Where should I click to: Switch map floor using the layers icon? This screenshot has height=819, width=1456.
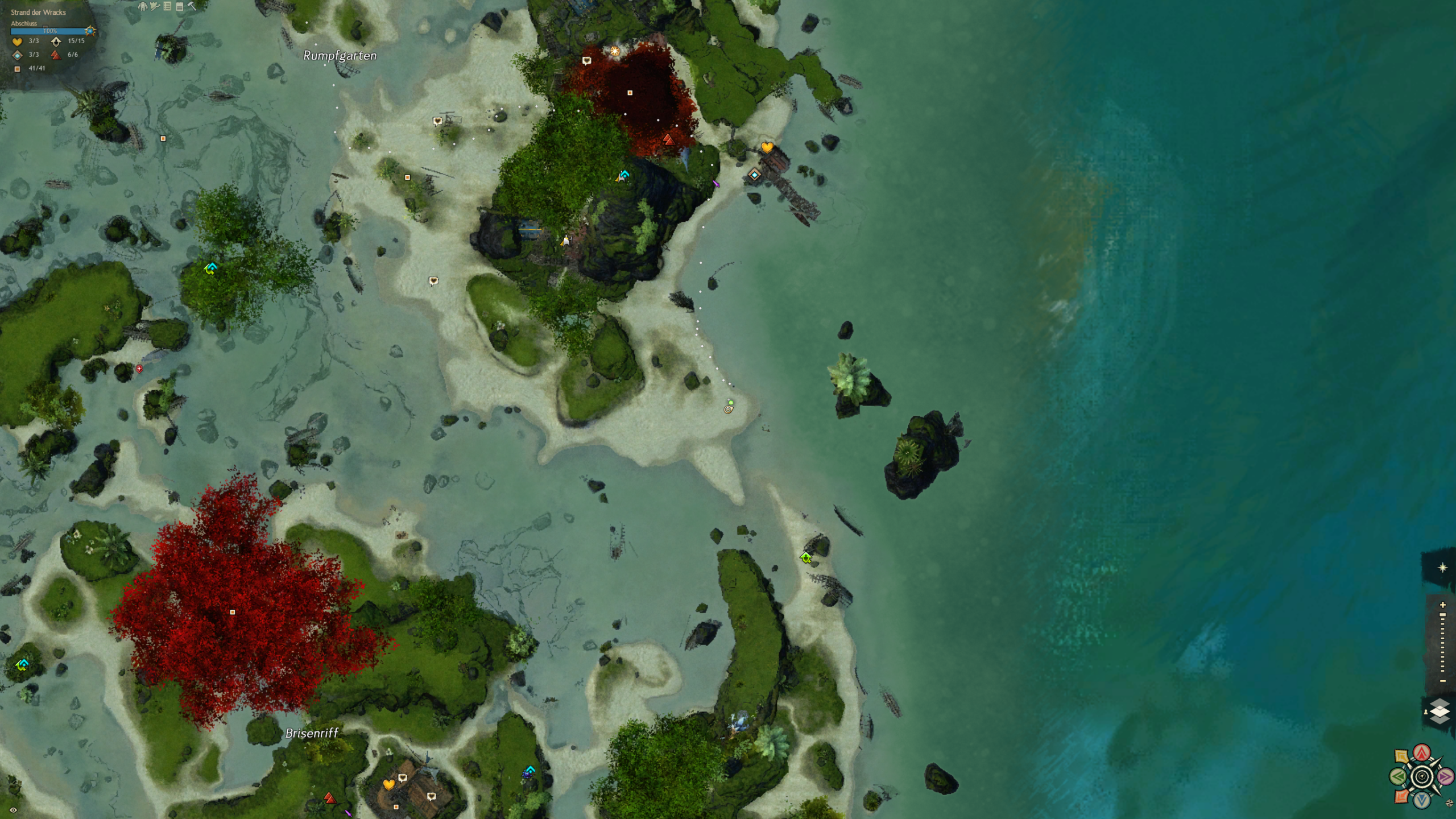[x=1440, y=711]
